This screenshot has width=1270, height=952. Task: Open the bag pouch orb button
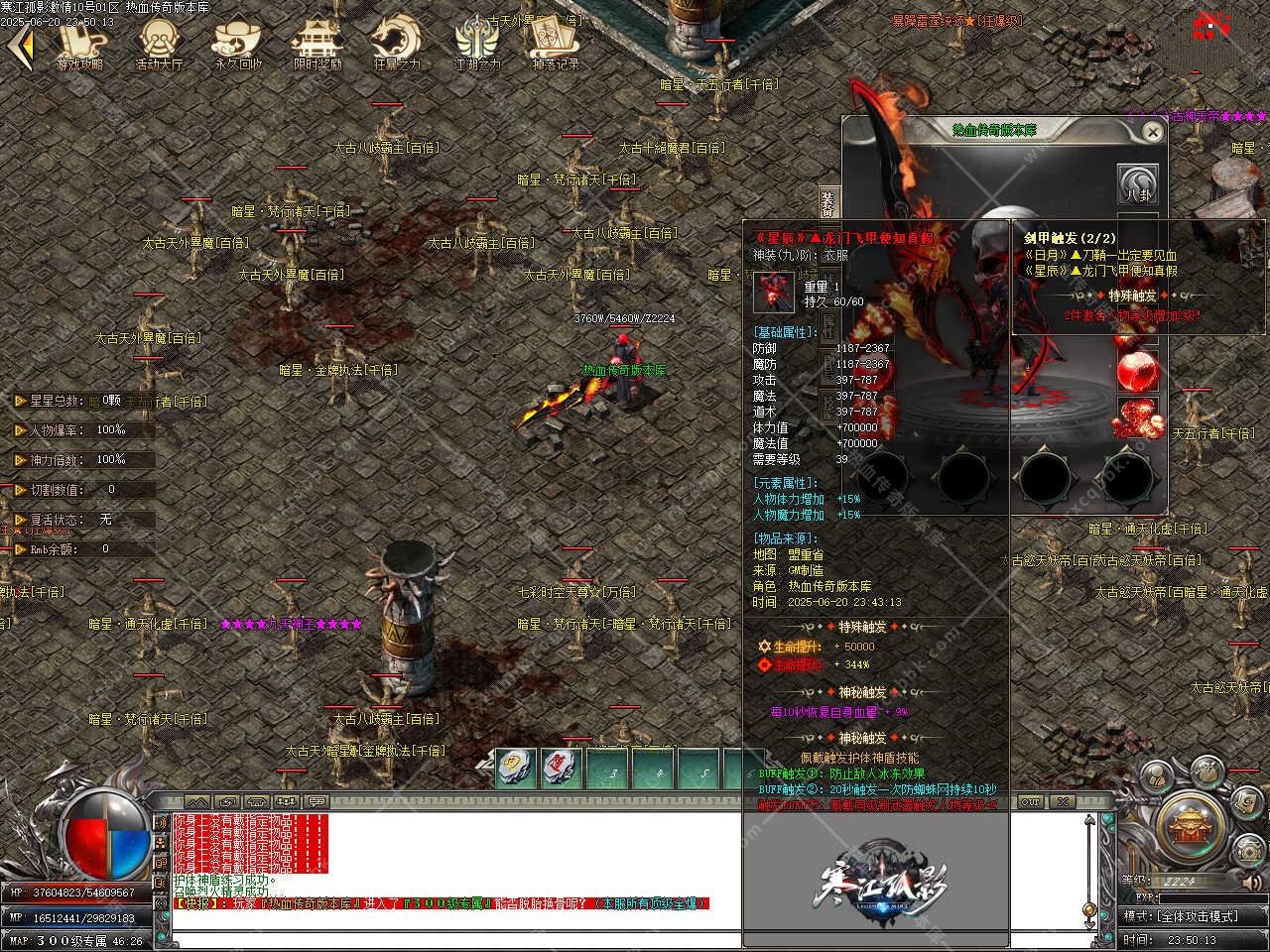[1206, 770]
